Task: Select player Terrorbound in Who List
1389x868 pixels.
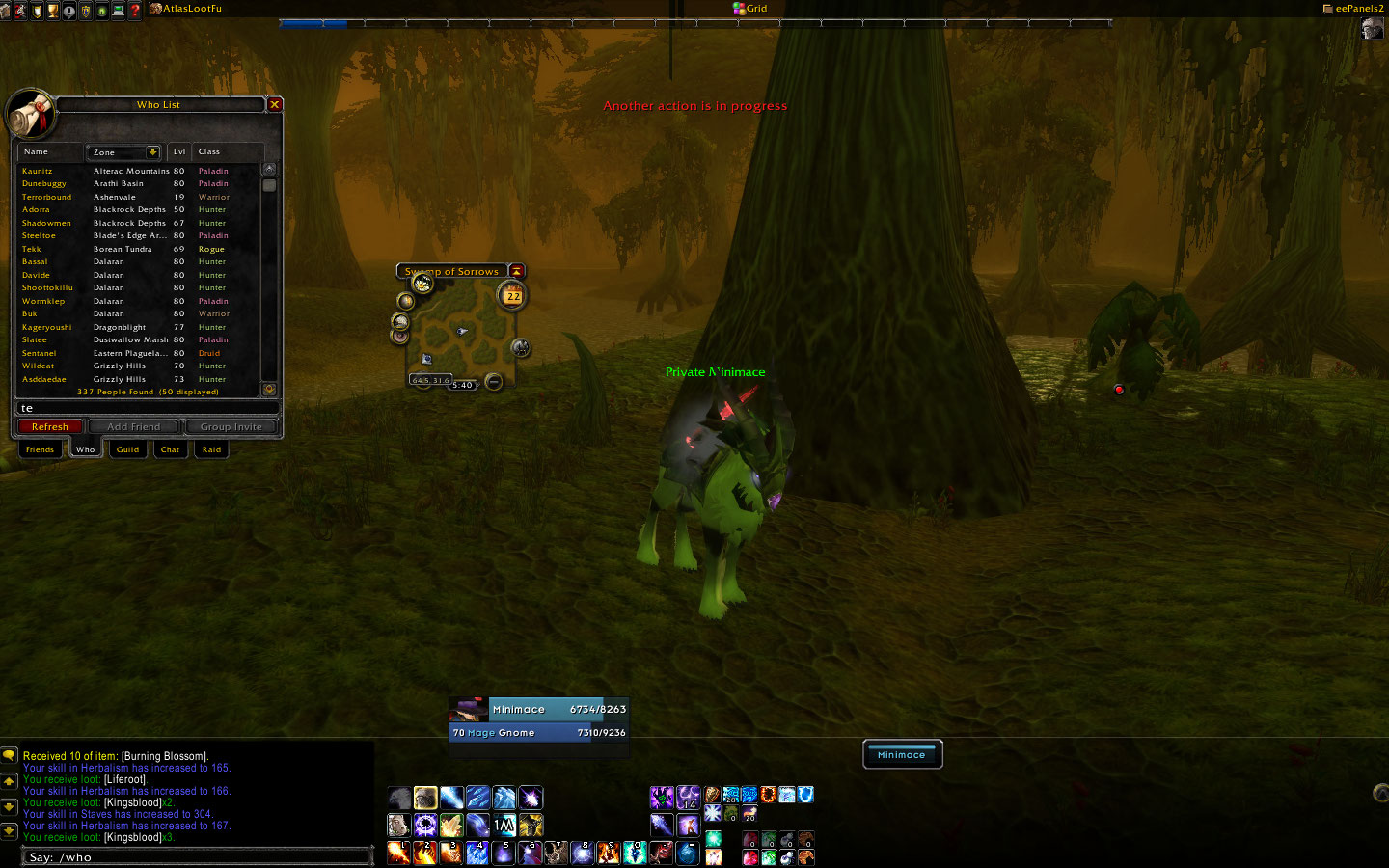Action: pyautogui.click(x=46, y=197)
